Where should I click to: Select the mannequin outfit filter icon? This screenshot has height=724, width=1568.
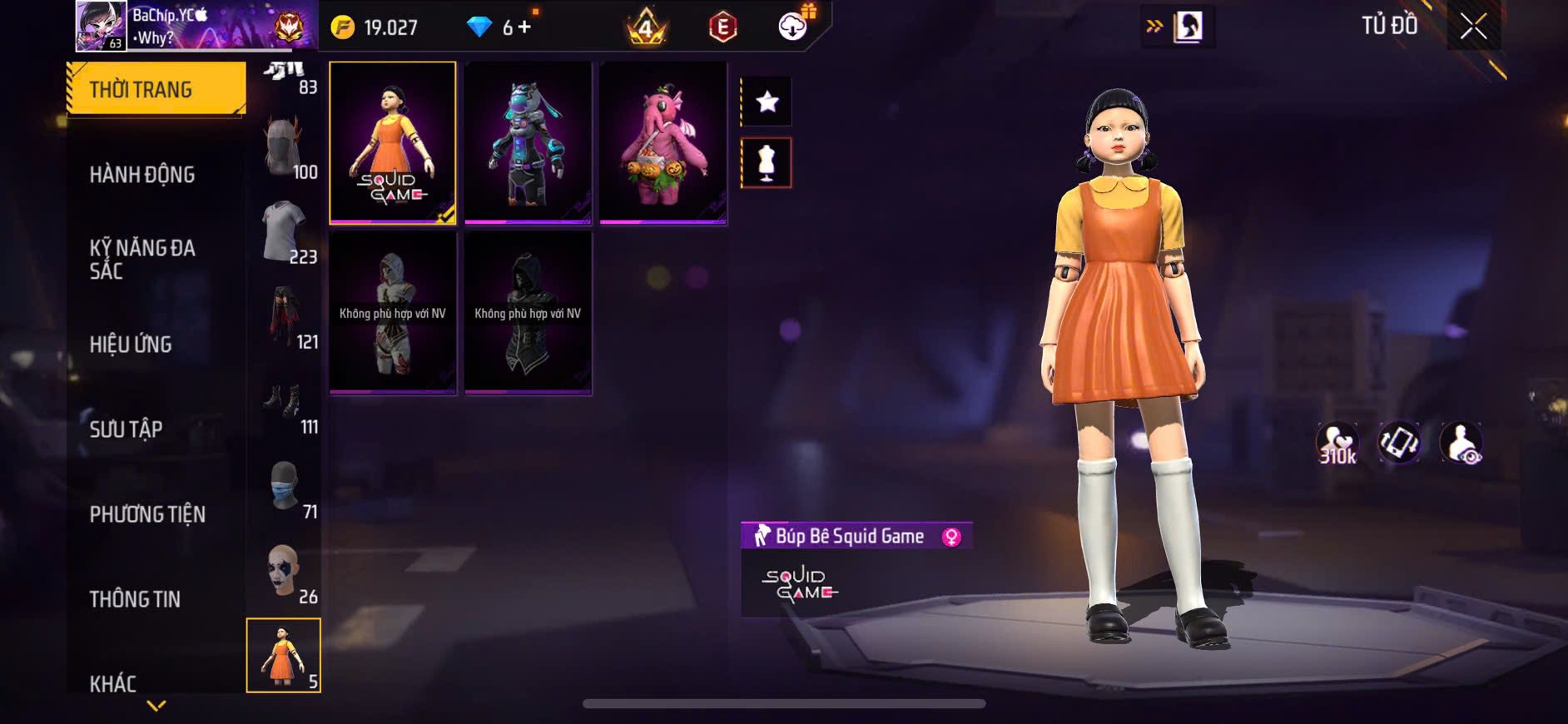tap(767, 163)
